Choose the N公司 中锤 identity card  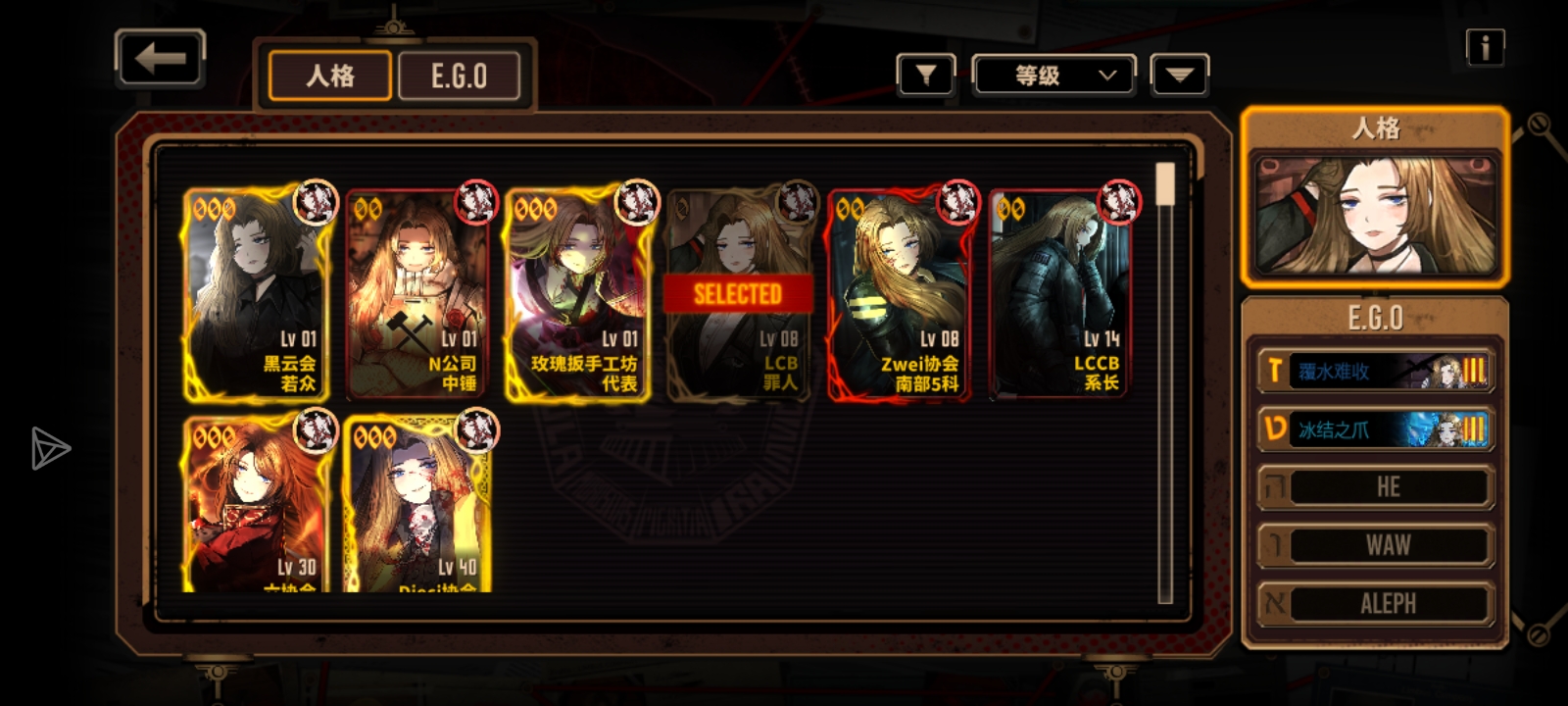417,294
